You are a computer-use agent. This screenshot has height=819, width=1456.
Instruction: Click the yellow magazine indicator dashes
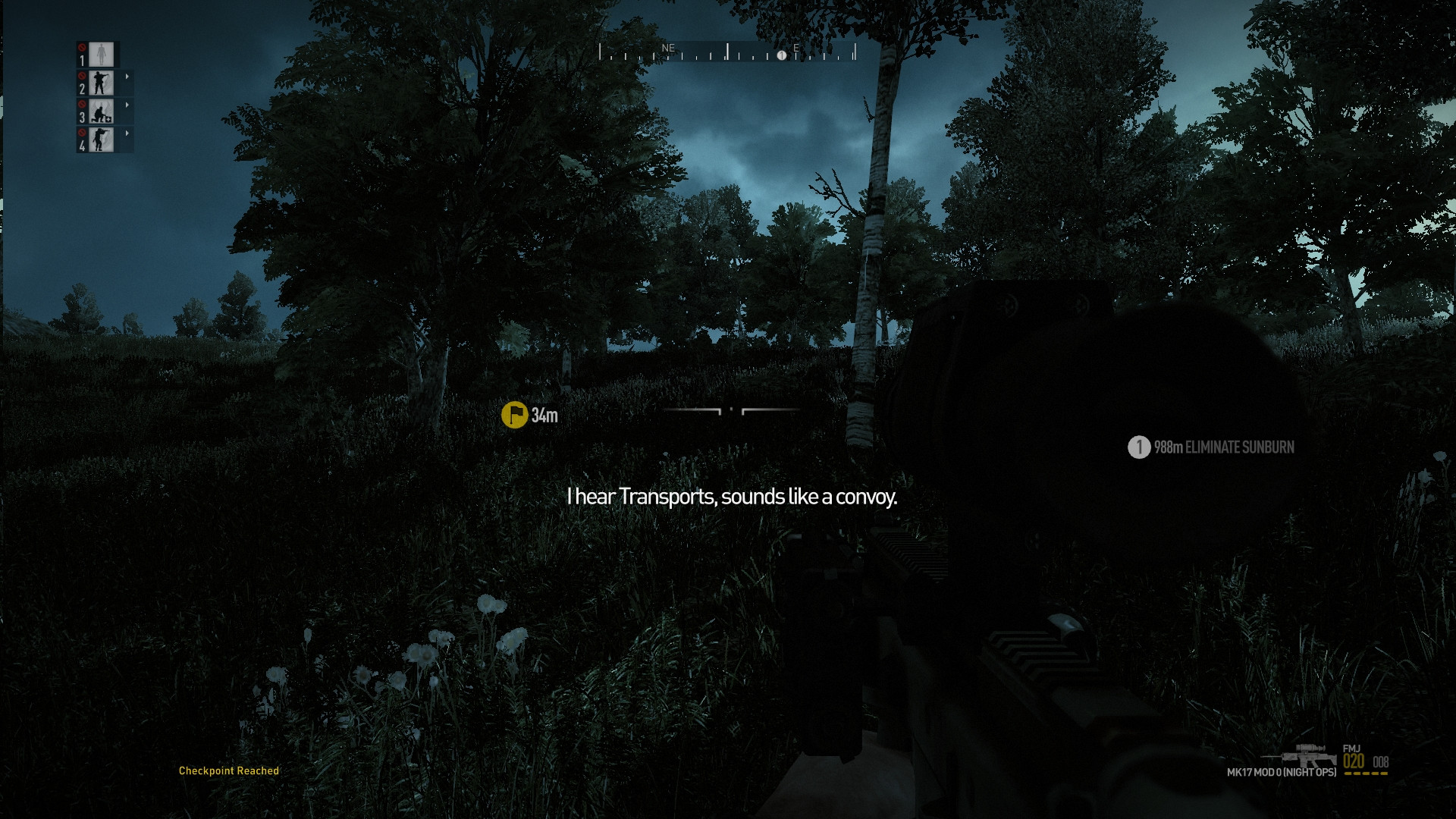click(1366, 773)
